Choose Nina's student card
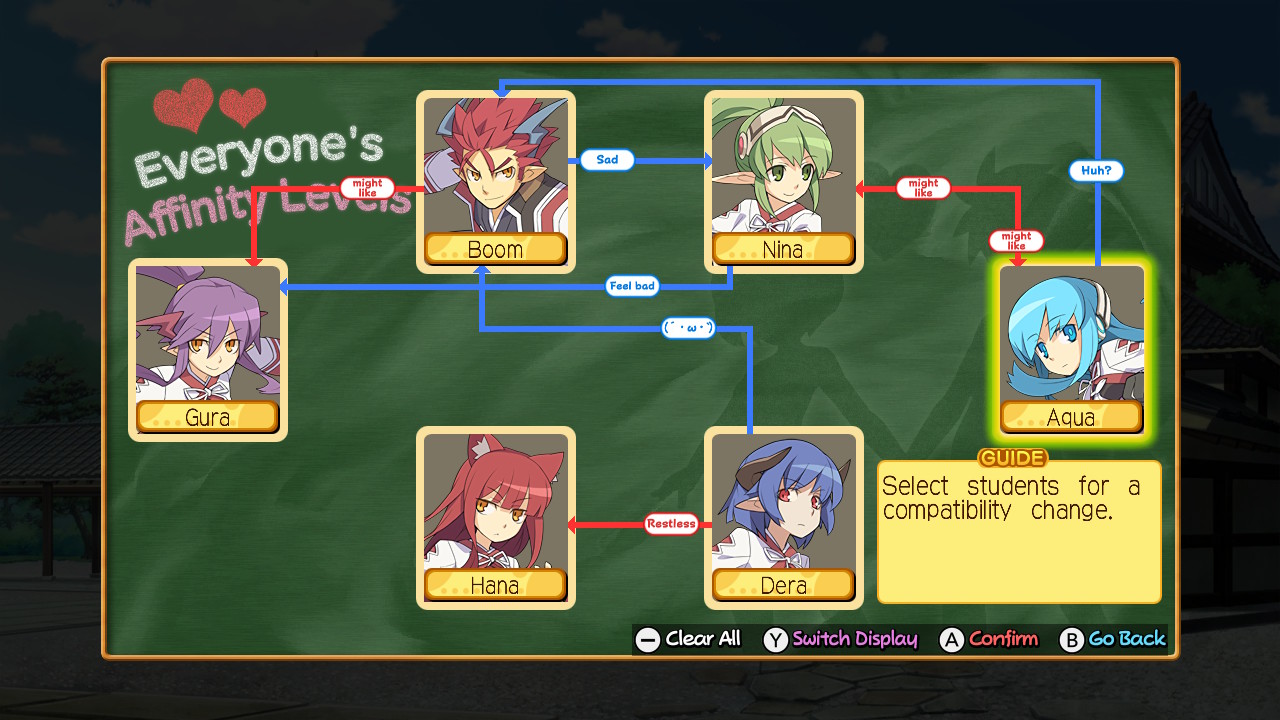Screen dimensions: 1280x720 tap(783, 182)
